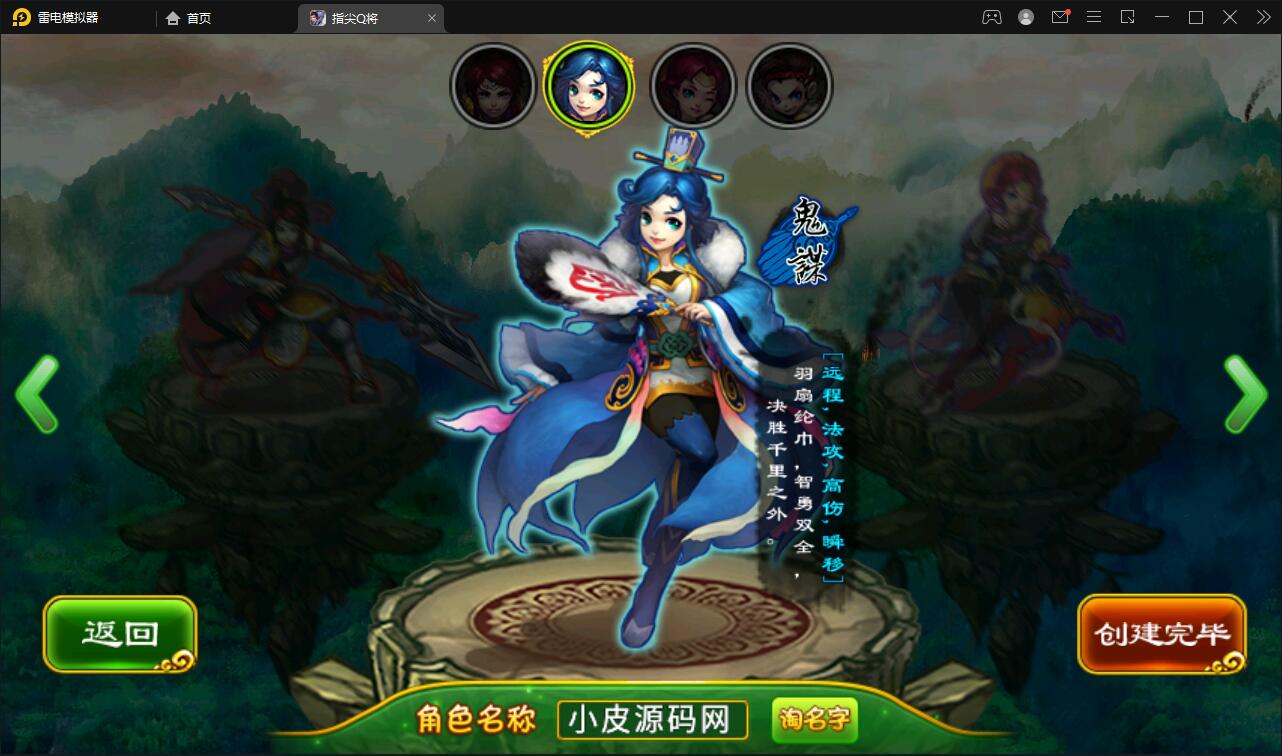Viewport: 1282px width, 756px height.
Task: Switch to the 指尖Q将 game tab
Action: point(360,18)
